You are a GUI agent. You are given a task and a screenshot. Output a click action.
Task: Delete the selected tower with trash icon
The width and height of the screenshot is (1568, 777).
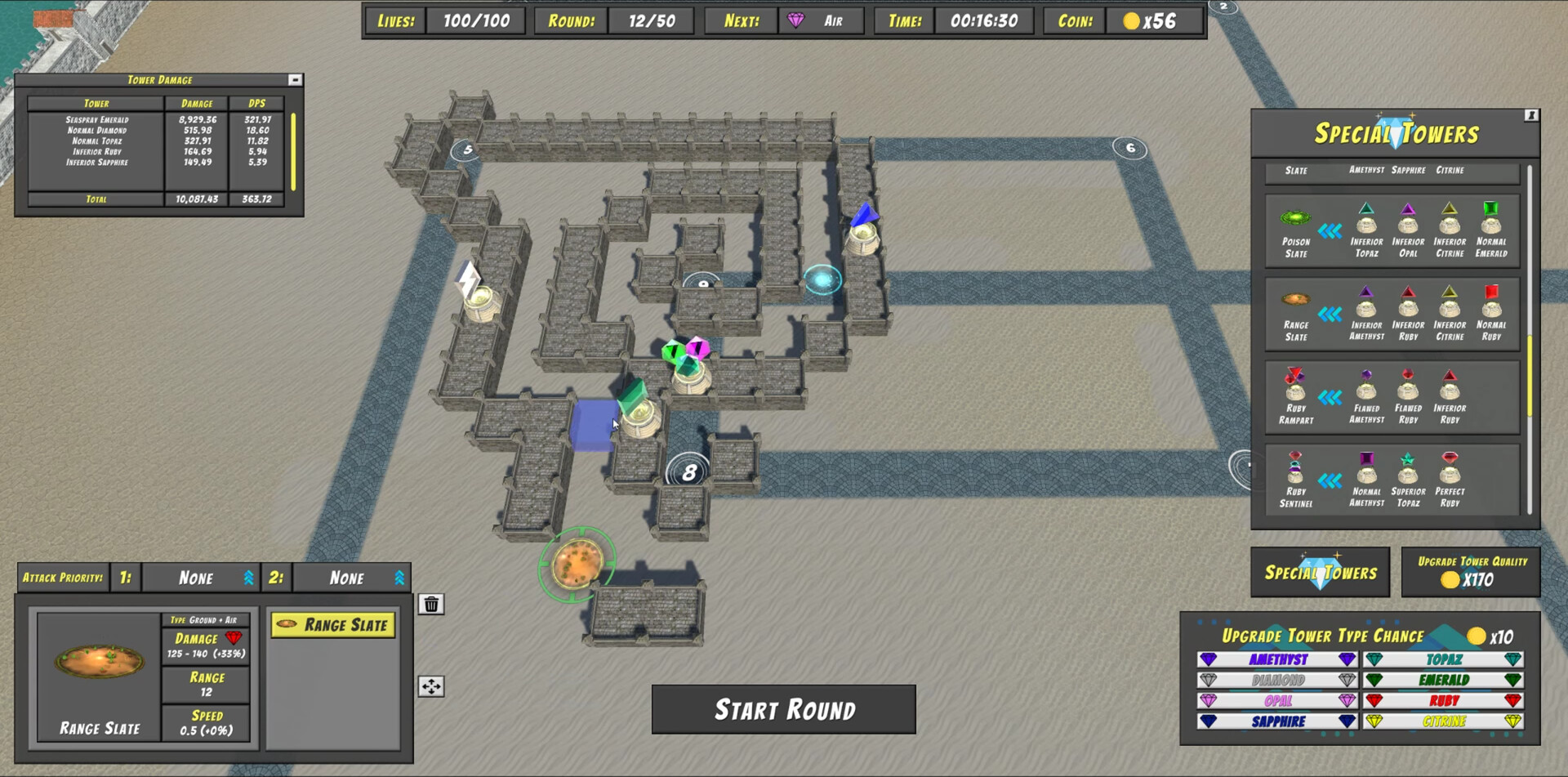431,604
